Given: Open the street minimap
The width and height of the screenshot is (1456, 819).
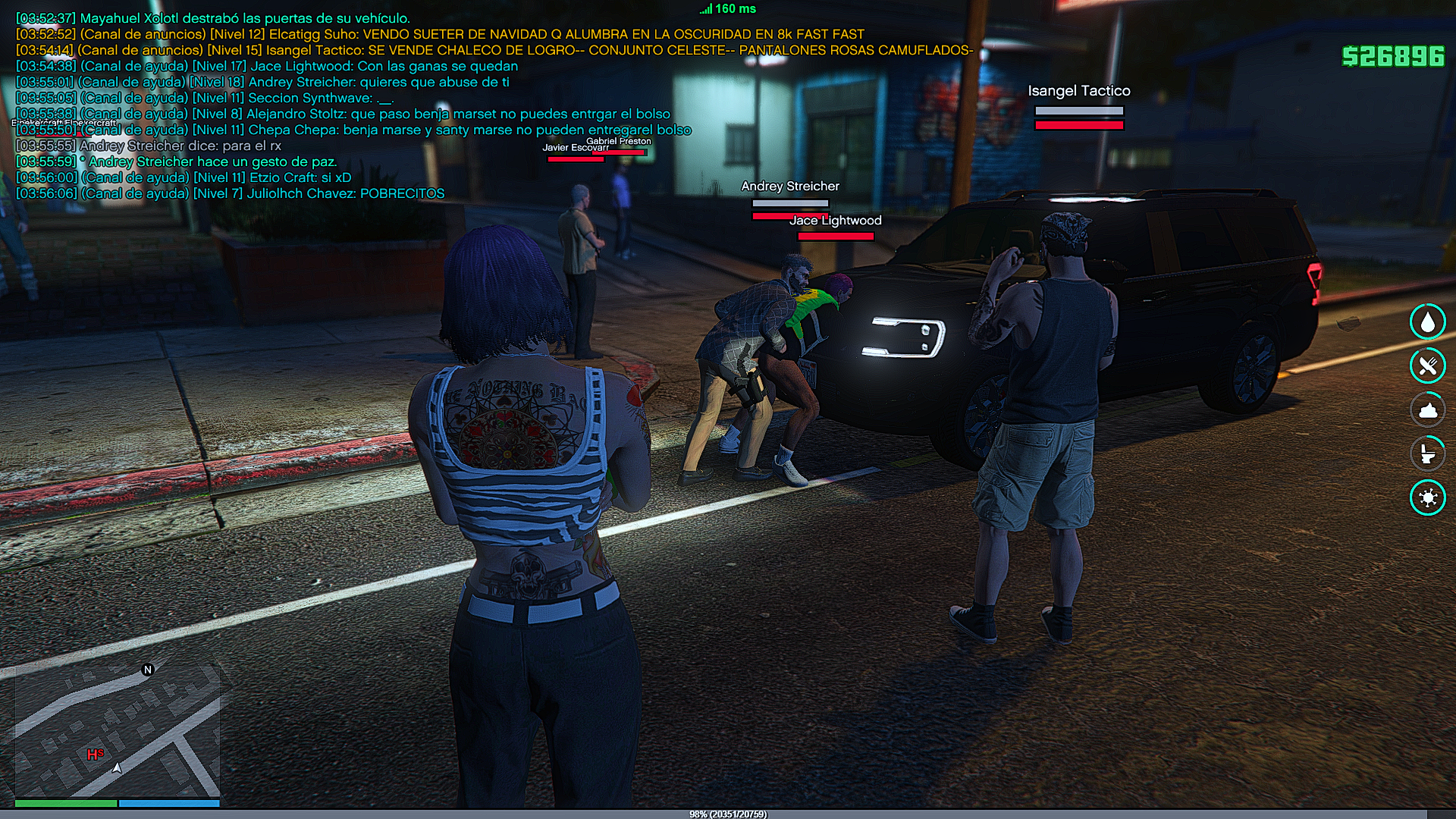Looking at the screenshot, I should pos(118,730).
